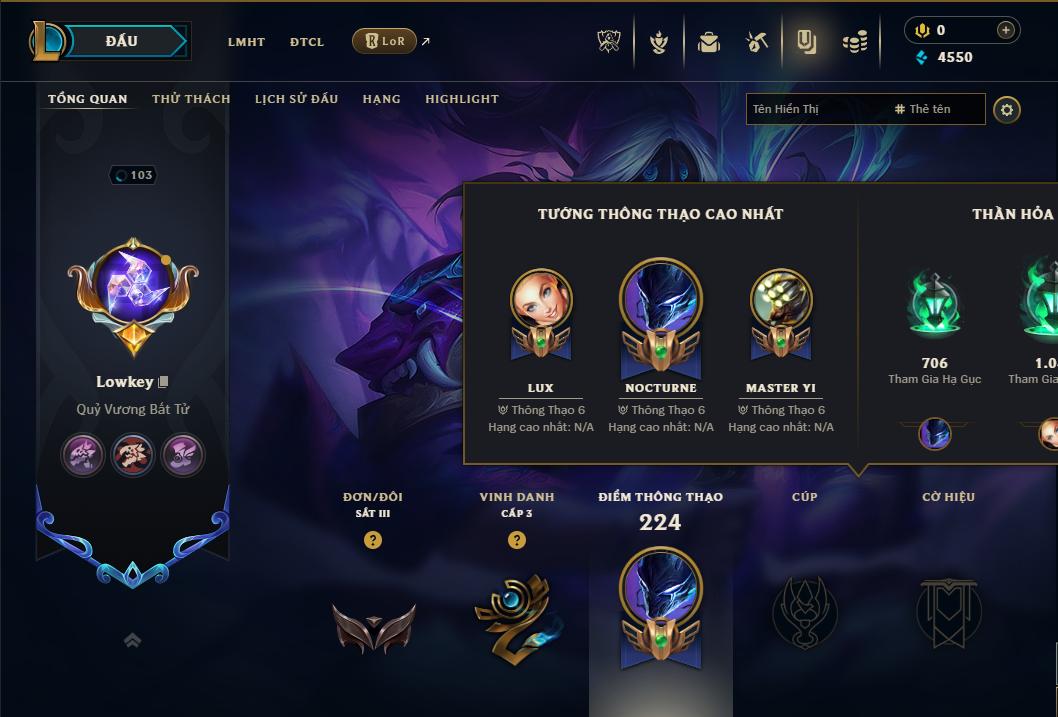Go to the HIGHLIGHT tab
This screenshot has width=1058, height=717.
pos(462,99)
